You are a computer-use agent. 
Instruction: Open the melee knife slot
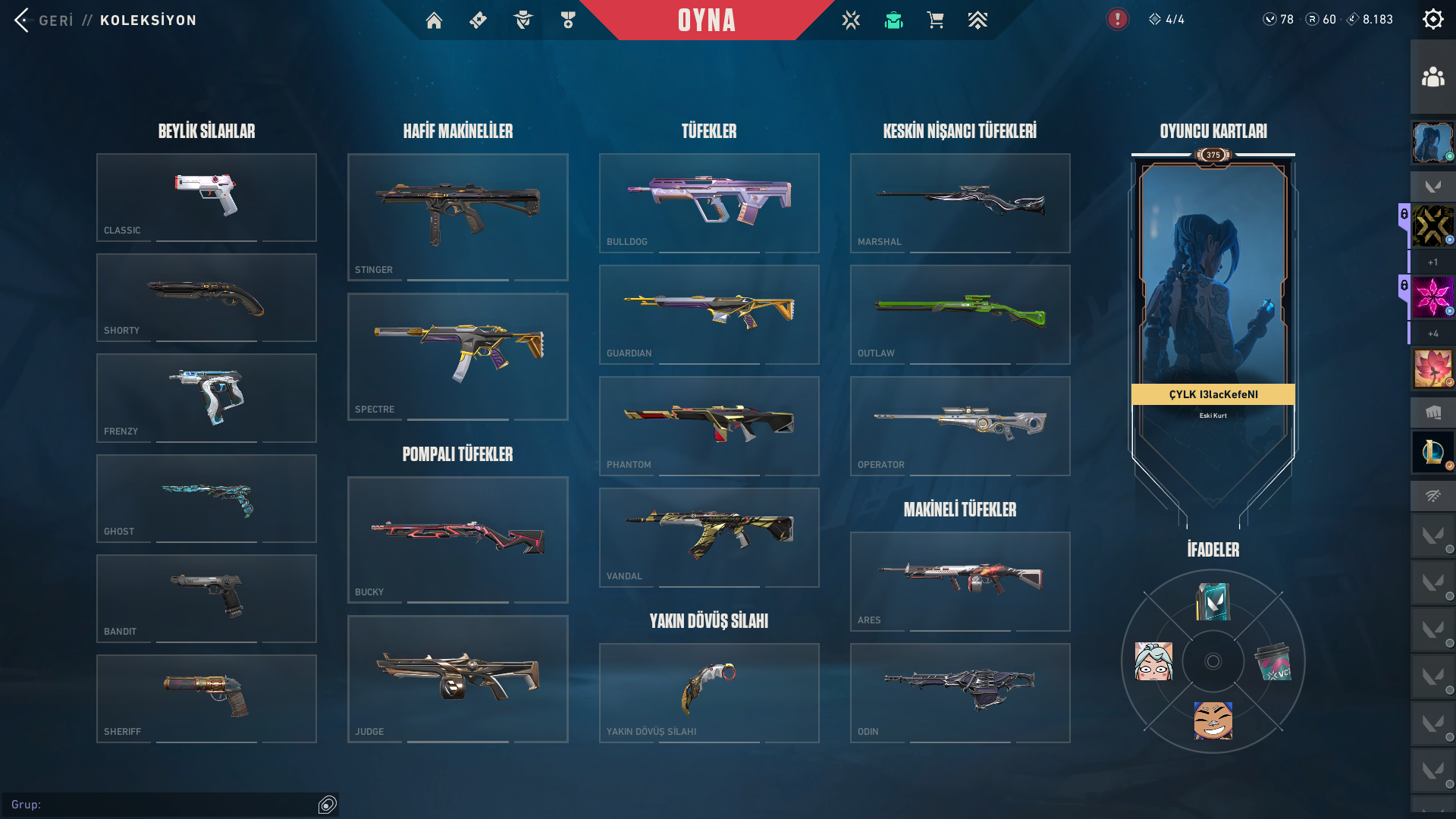(x=709, y=692)
